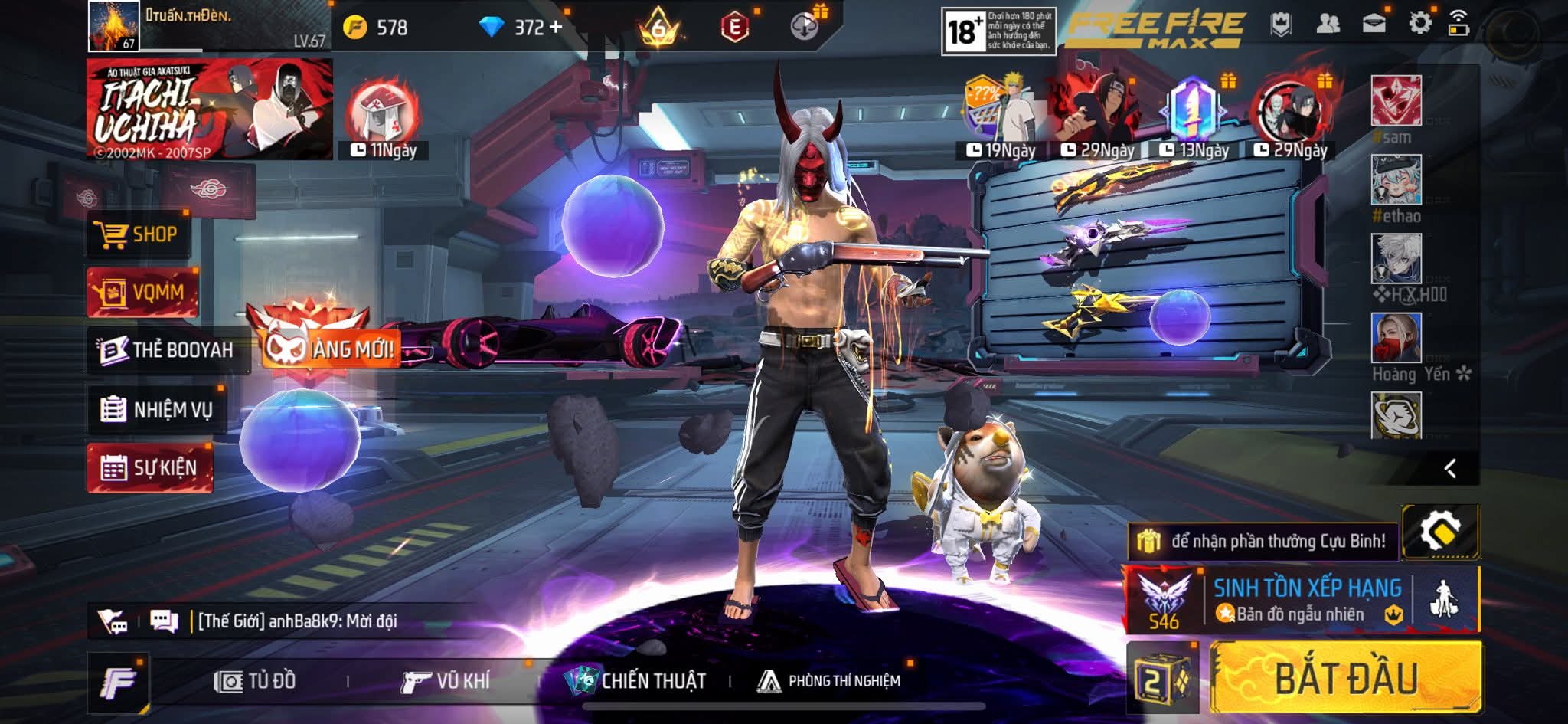This screenshot has width=1568, height=724.
Task: Open the friends list icon
Action: 1328,24
